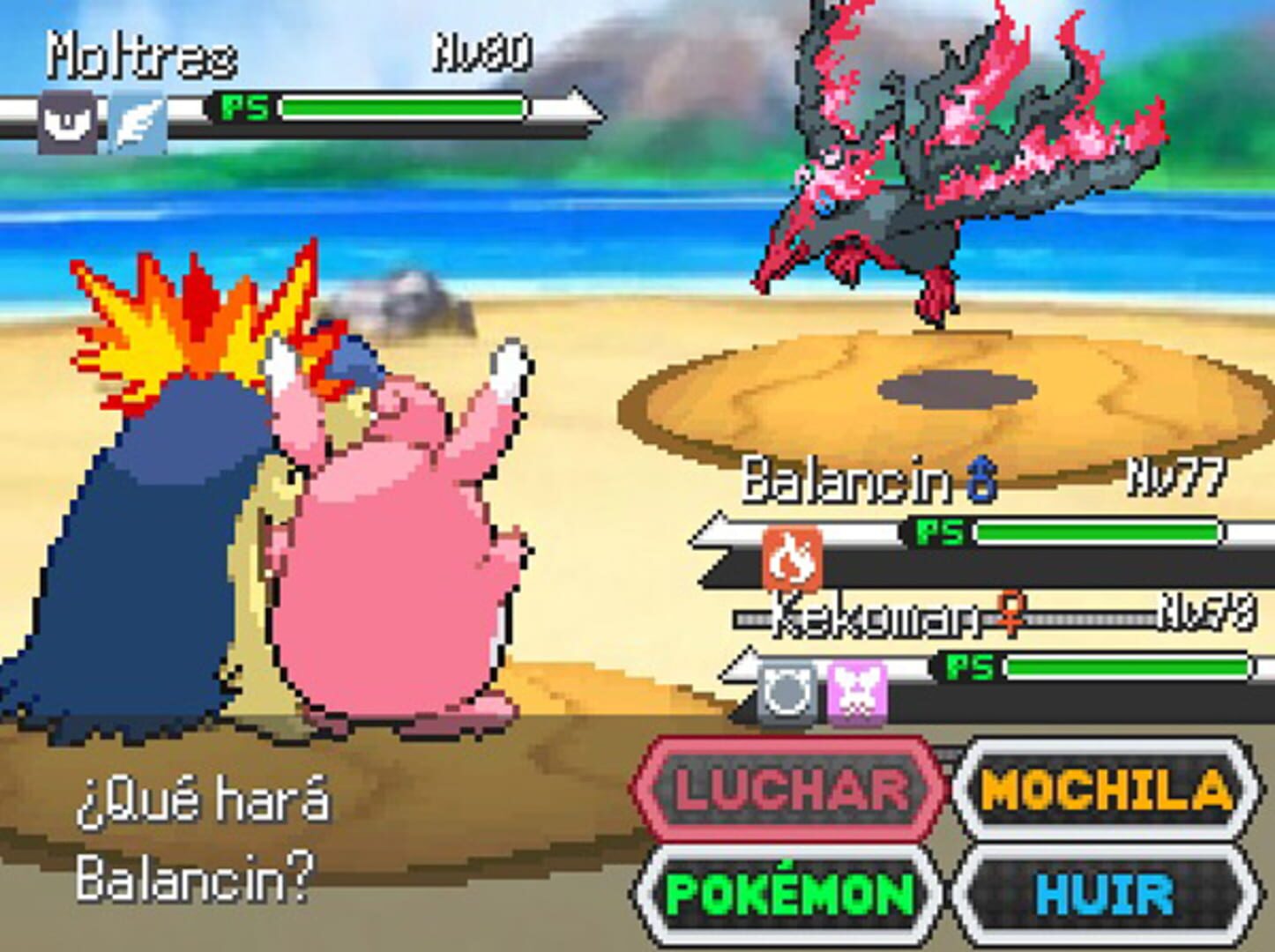Click the PS badge on Moltres's health bar
Screen dimensions: 1275x952
tap(248, 107)
